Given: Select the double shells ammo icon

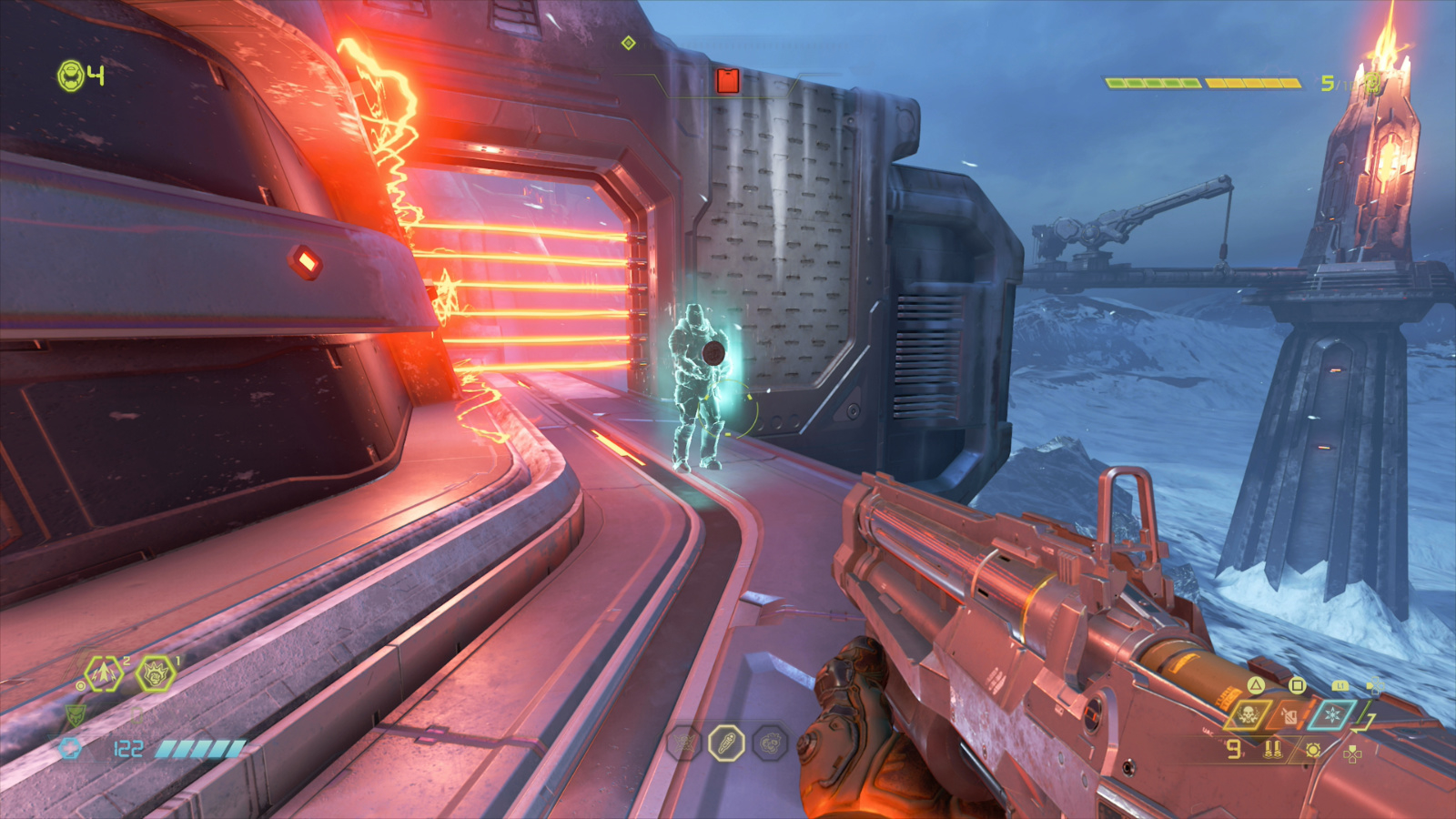Looking at the screenshot, I should [x=1272, y=750].
